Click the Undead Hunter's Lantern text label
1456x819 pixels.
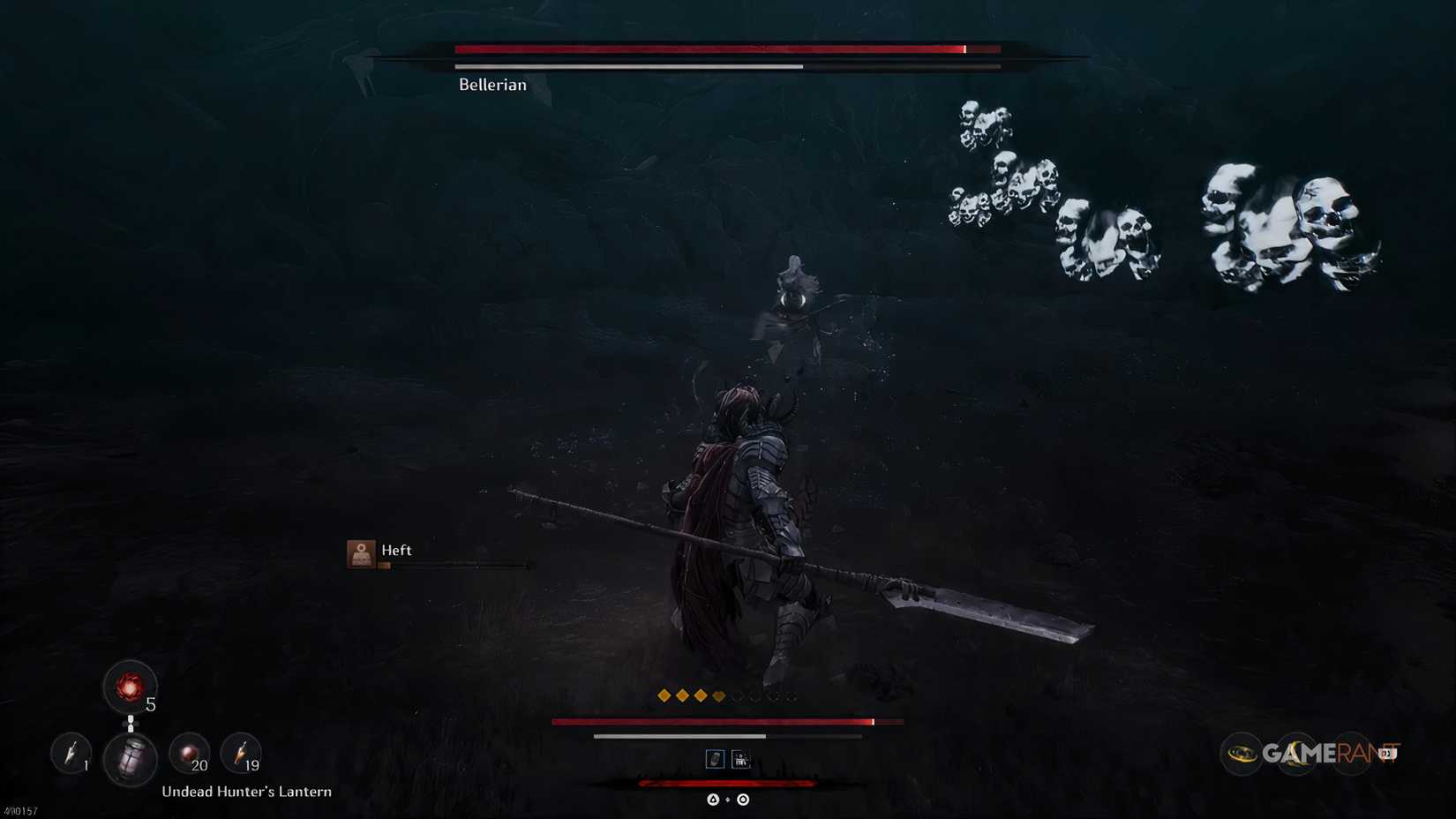click(245, 792)
